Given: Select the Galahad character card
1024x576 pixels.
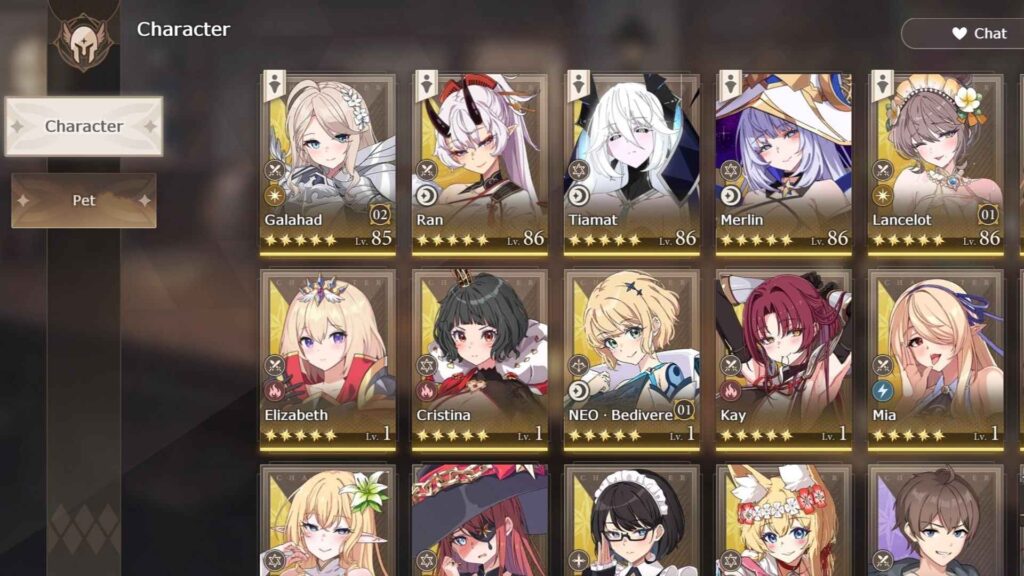Looking at the screenshot, I should coord(328,160).
